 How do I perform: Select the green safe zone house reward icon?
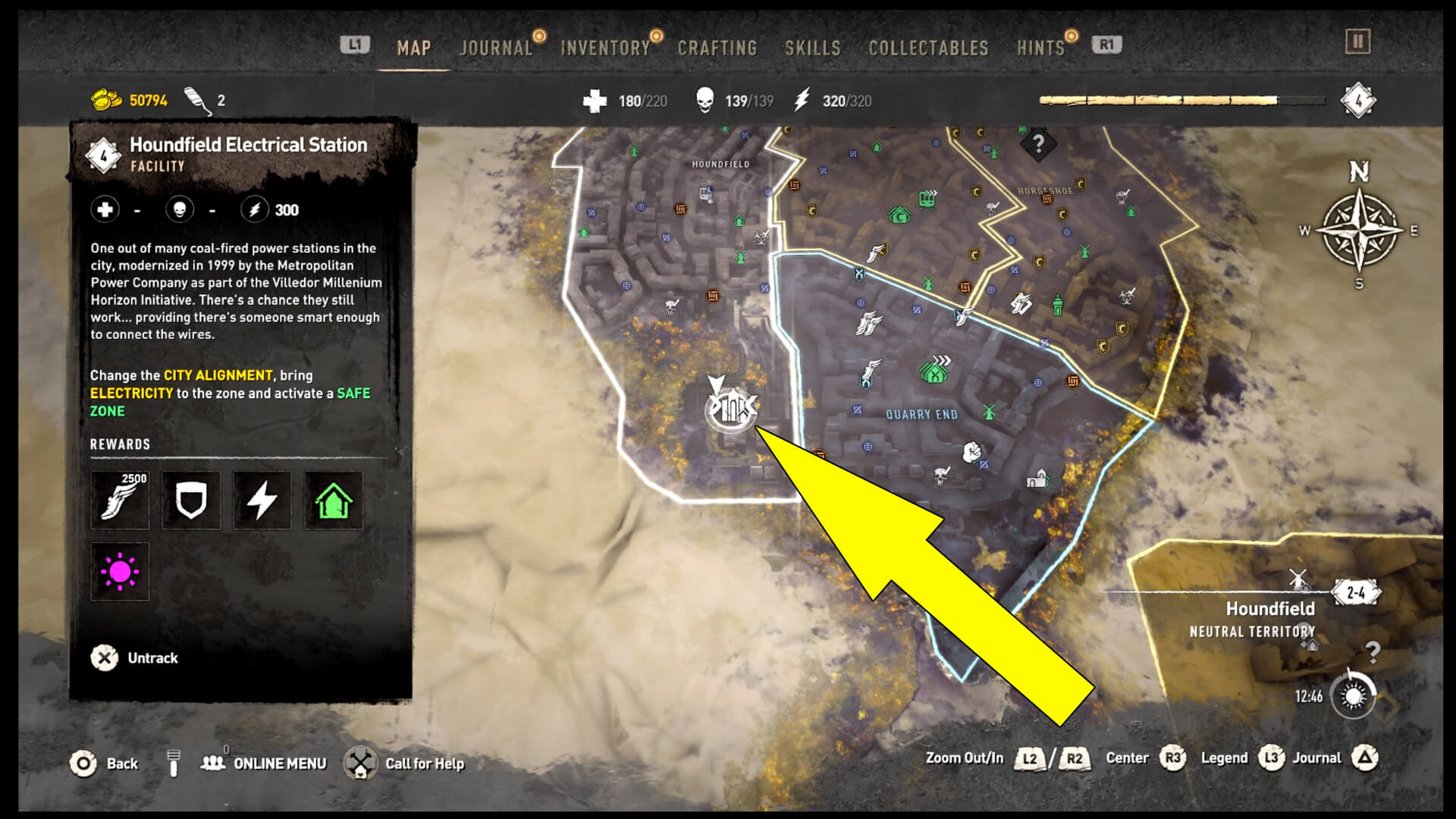click(x=333, y=500)
